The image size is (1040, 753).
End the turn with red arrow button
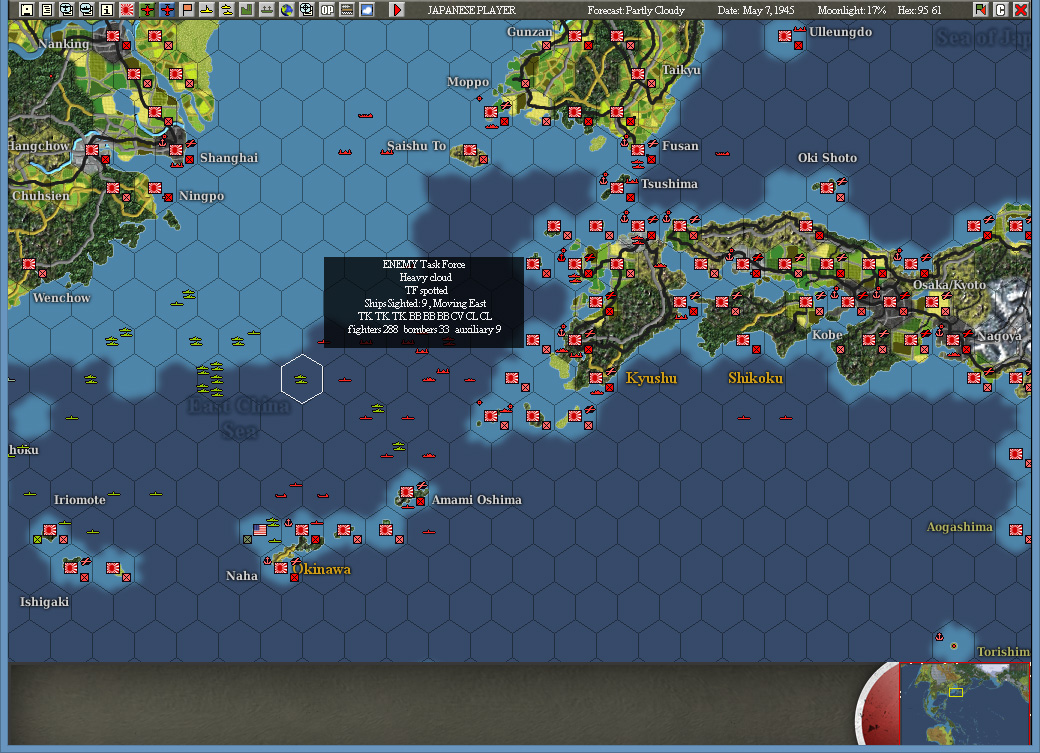[397, 9]
